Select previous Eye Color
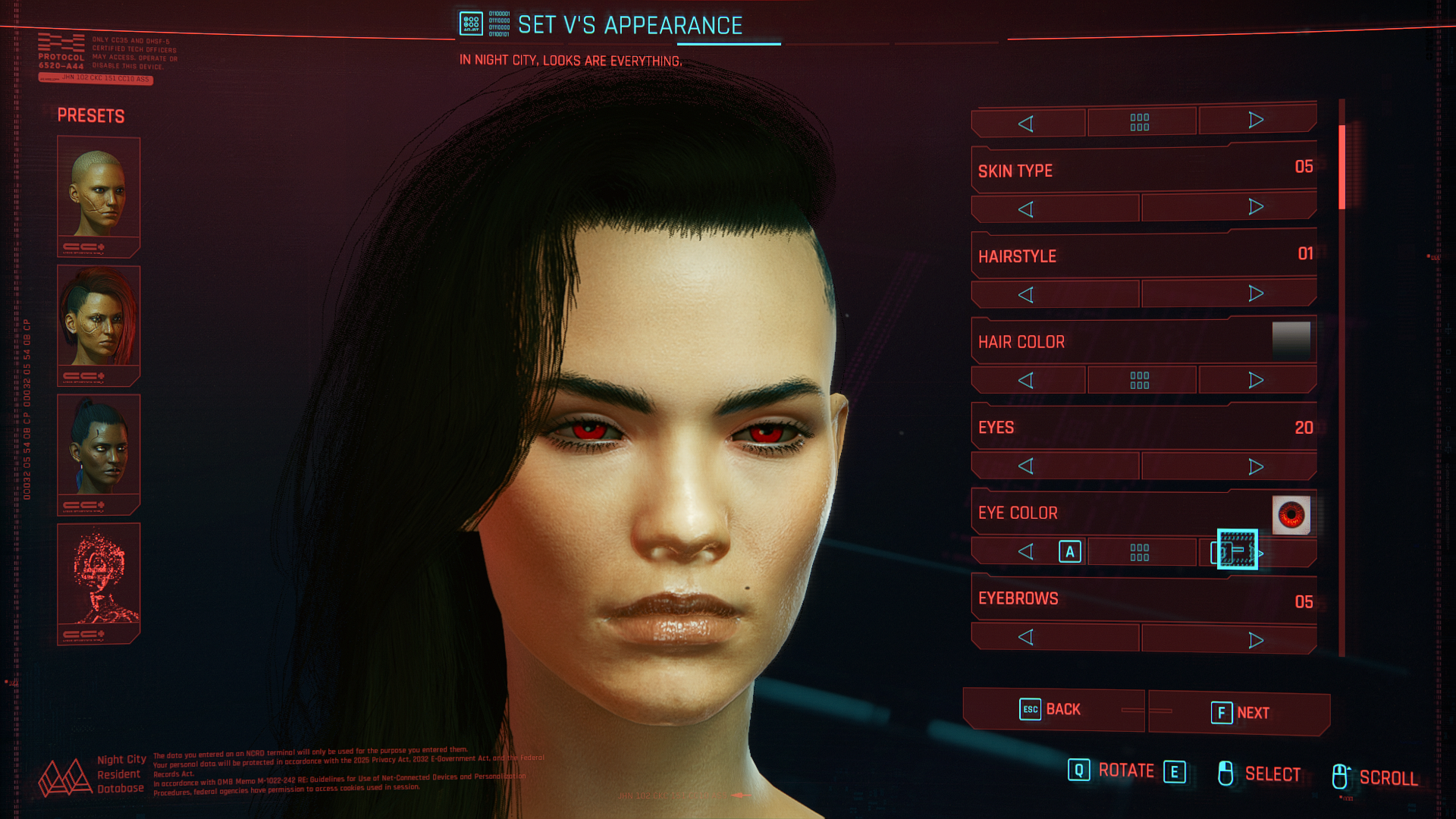The height and width of the screenshot is (819, 1456). [1026, 552]
